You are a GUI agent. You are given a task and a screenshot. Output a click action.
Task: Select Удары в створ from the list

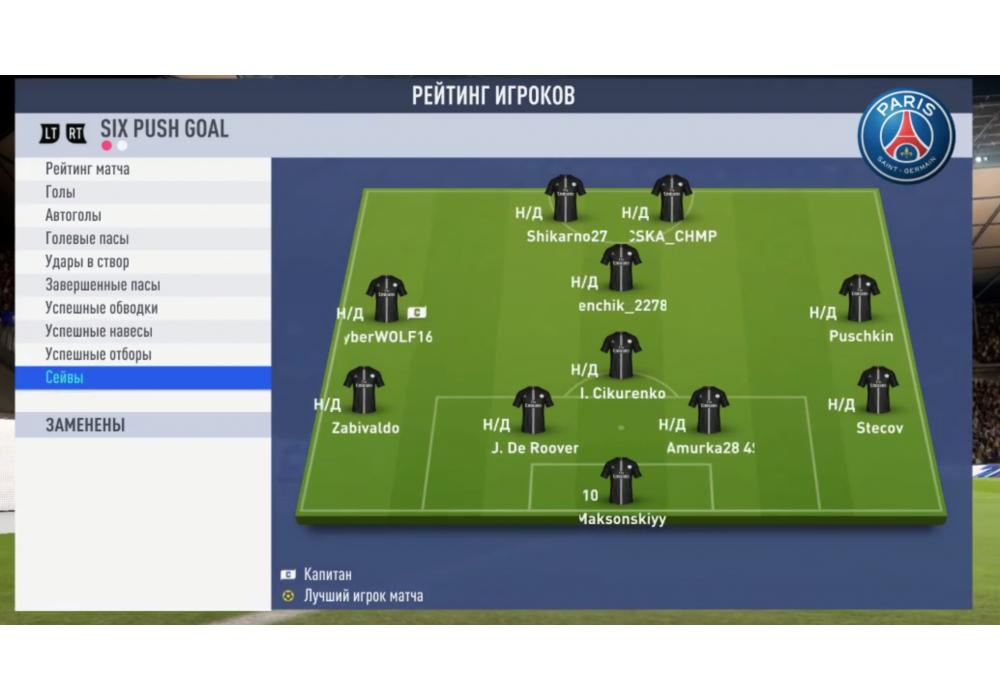coord(142,262)
